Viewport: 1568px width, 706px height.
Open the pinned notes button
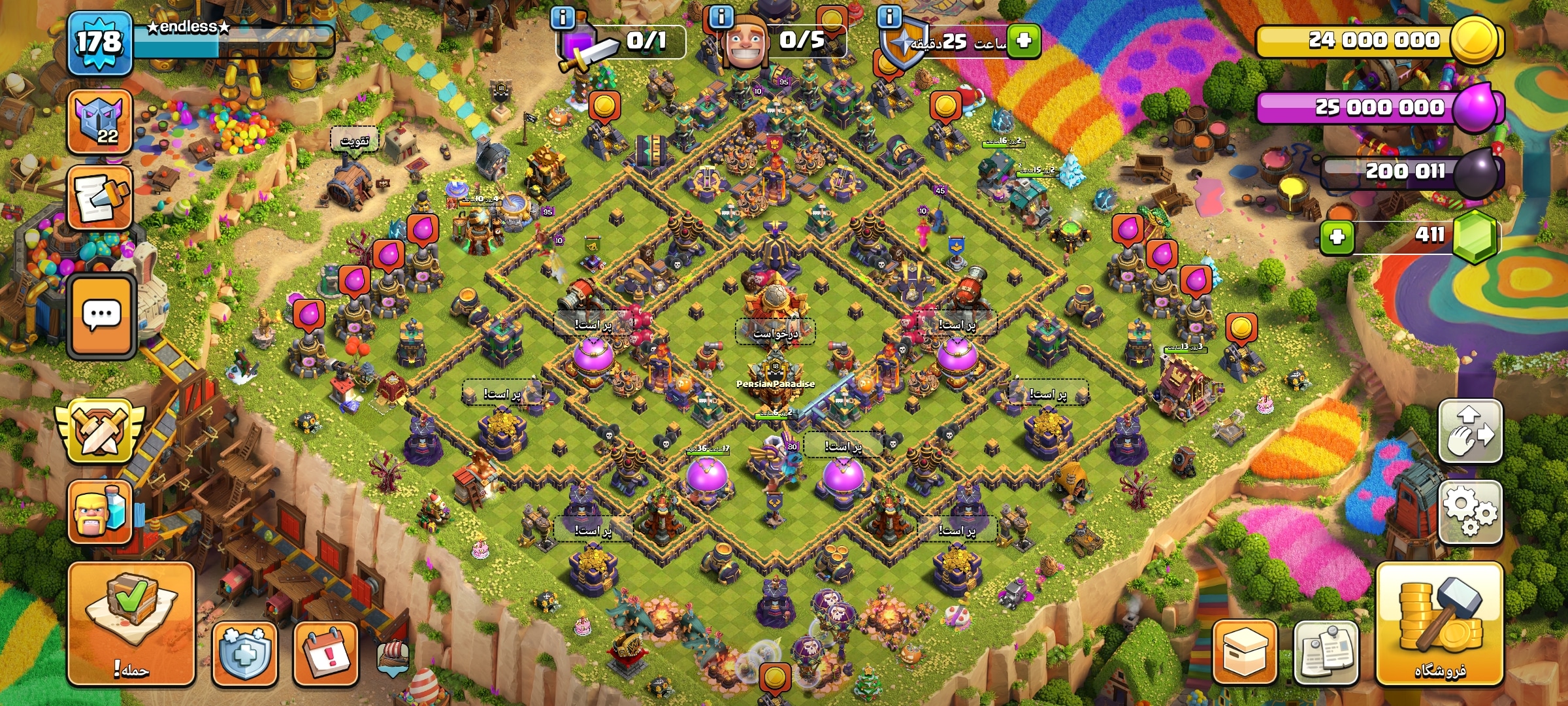[x=1326, y=652]
